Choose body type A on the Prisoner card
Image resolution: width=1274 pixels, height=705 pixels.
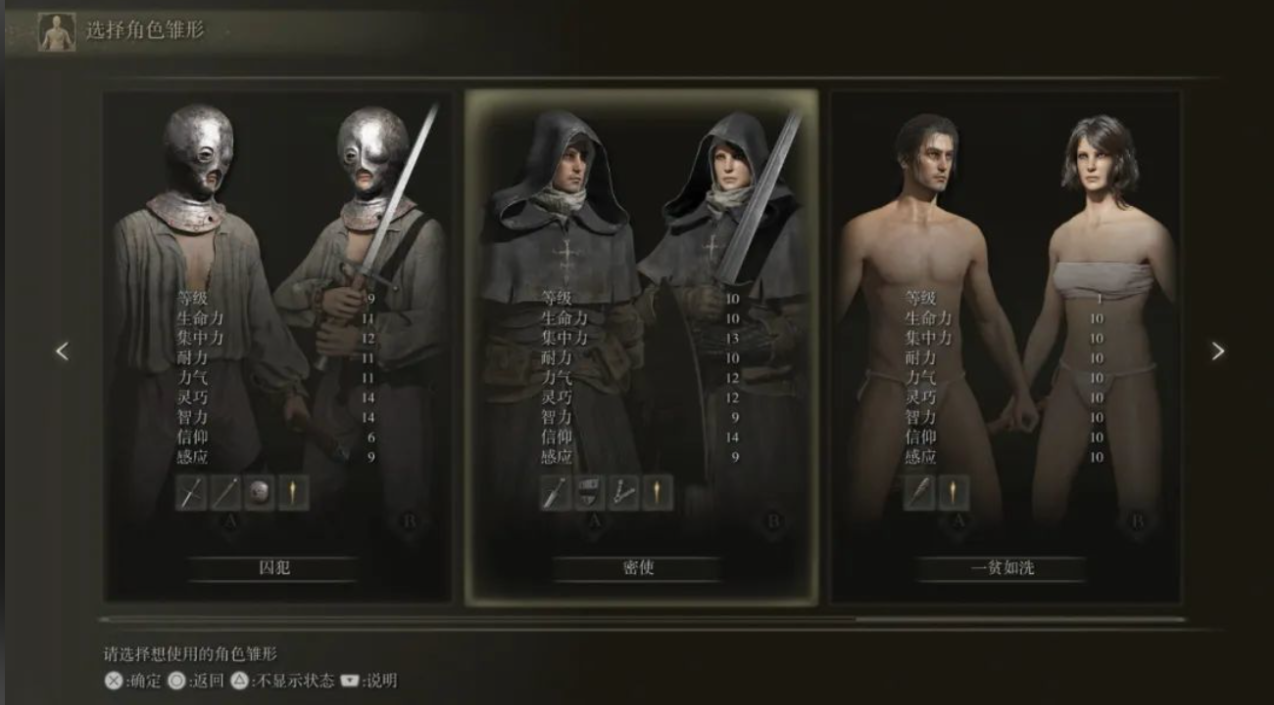(228, 521)
